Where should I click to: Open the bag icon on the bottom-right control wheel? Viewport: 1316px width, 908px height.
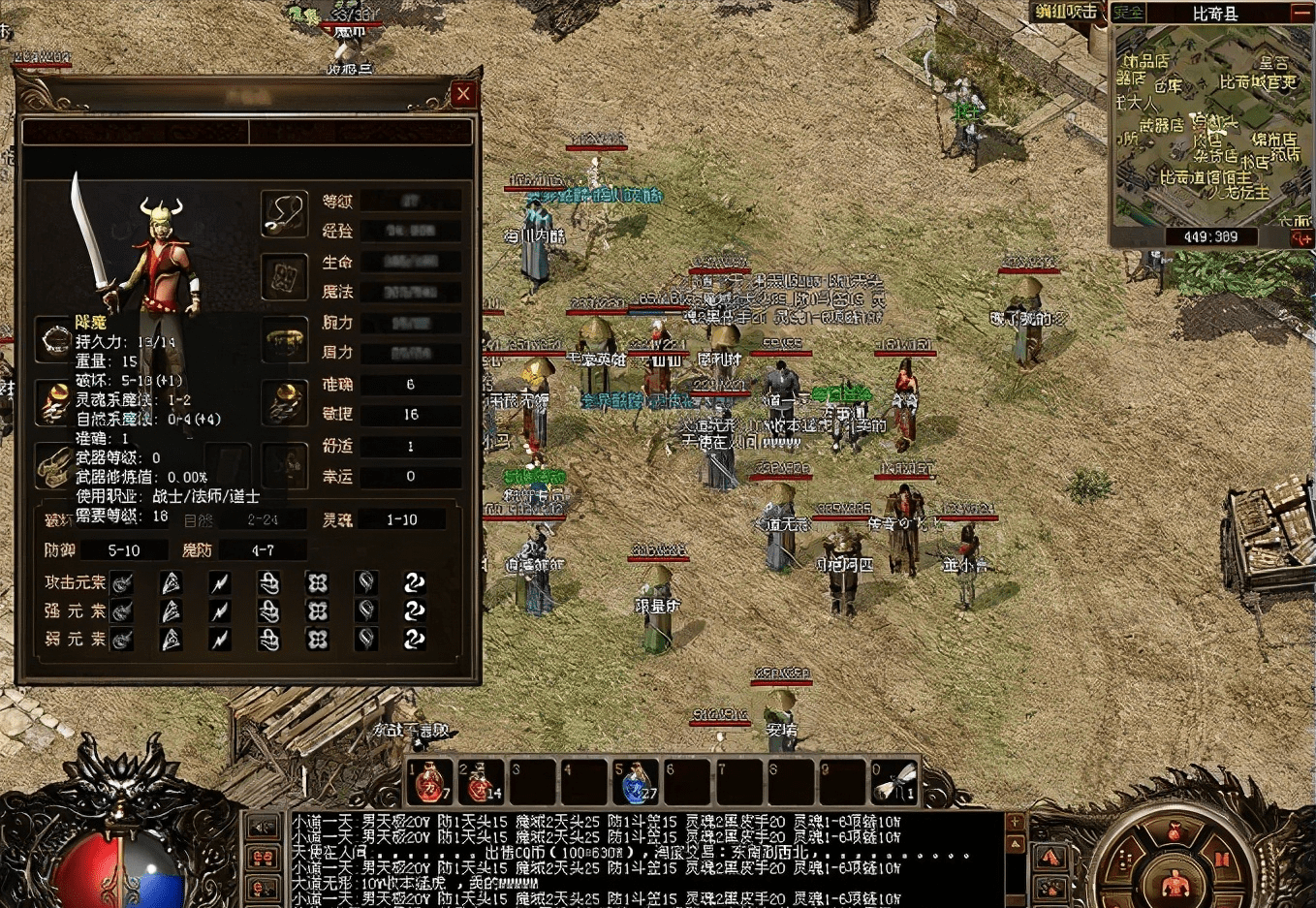1175,831
